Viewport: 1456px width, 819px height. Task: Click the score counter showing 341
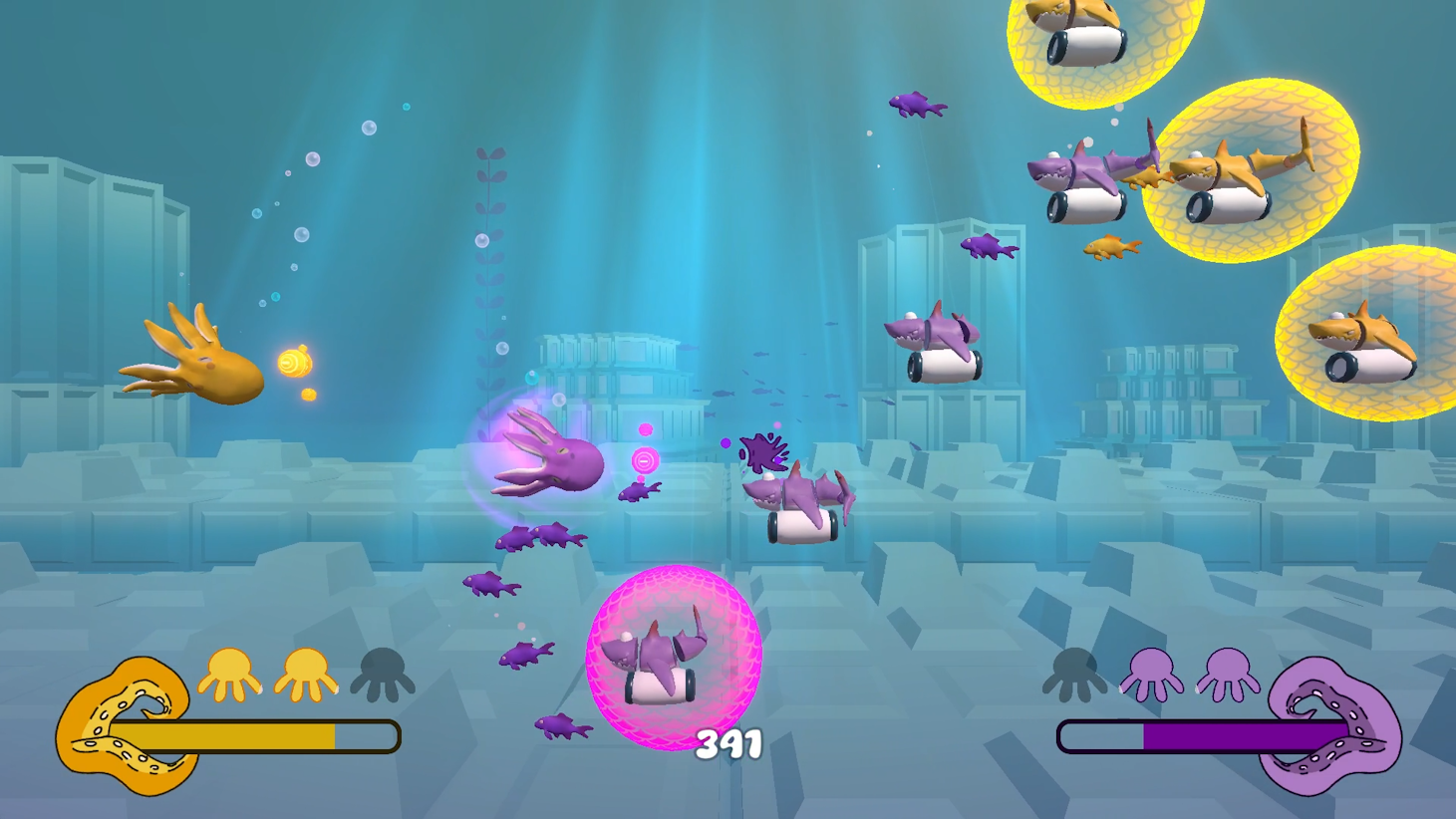point(727,741)
